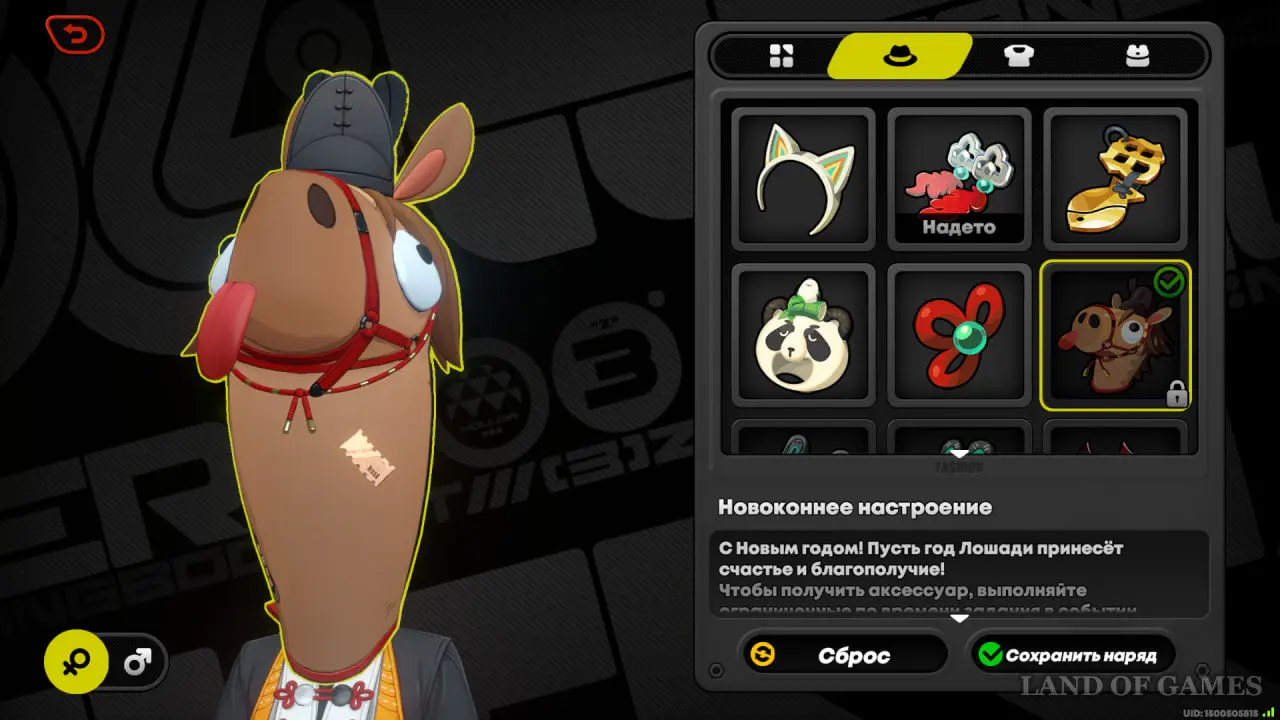Switch to the all-categories grid tab
The width and height of the screenshot is (1280, 720).
pyautogui.click(x=781, y=56)
